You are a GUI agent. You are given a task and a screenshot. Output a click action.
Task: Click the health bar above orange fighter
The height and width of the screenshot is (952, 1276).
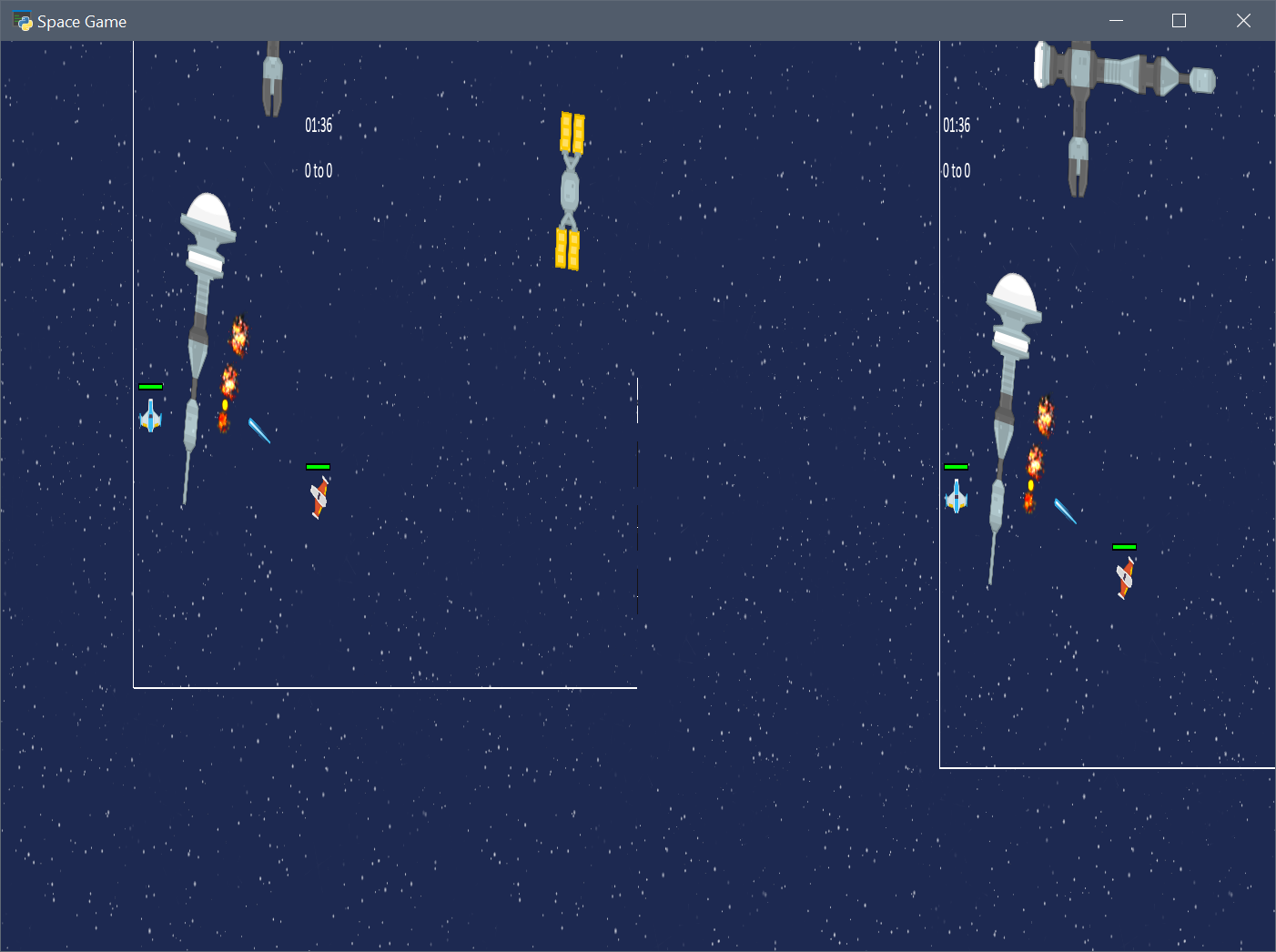tap(319, 466)
